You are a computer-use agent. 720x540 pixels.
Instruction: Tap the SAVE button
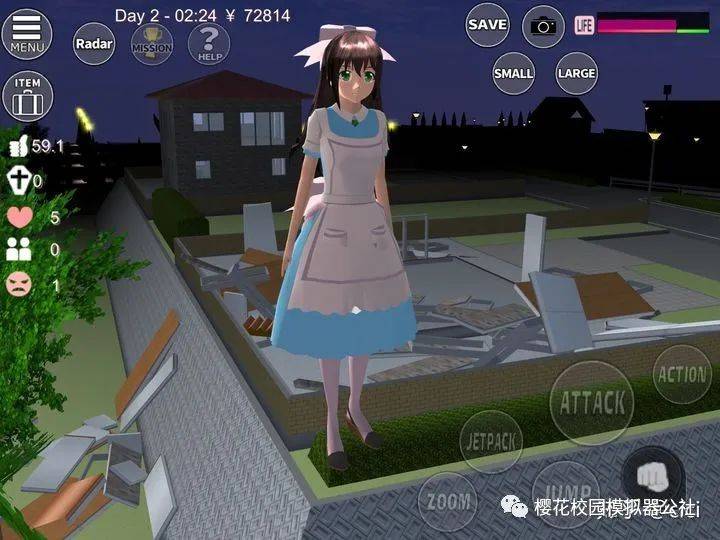click(487, 24)
